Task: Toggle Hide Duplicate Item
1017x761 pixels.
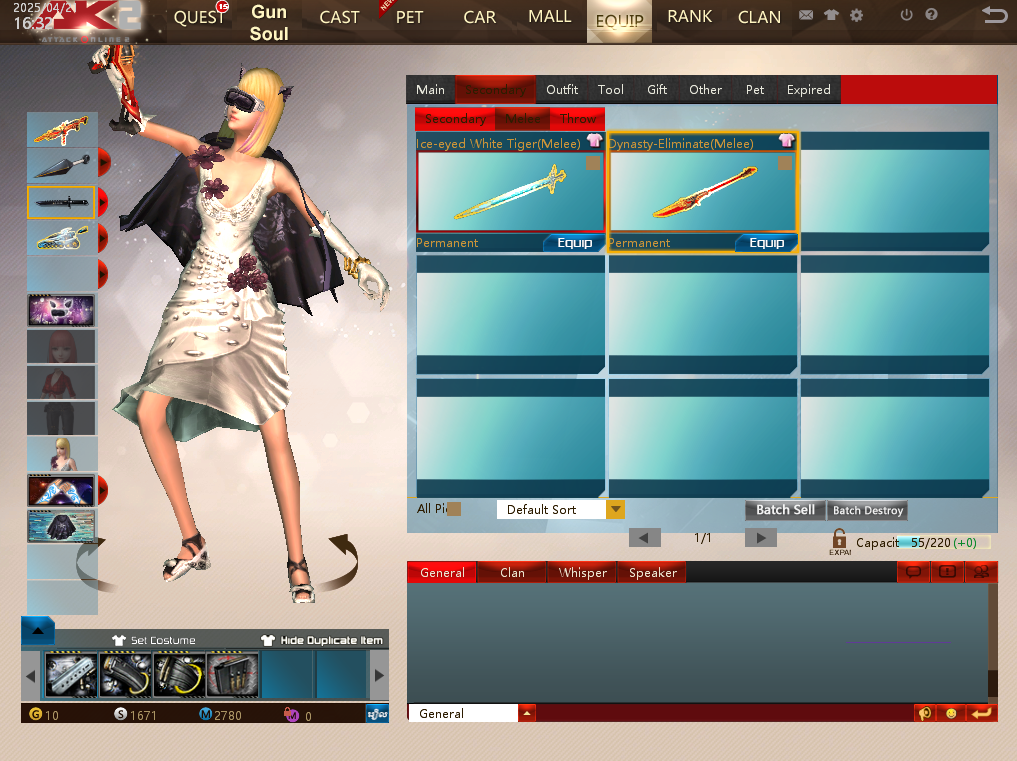Action: click(x=322, y=640)
